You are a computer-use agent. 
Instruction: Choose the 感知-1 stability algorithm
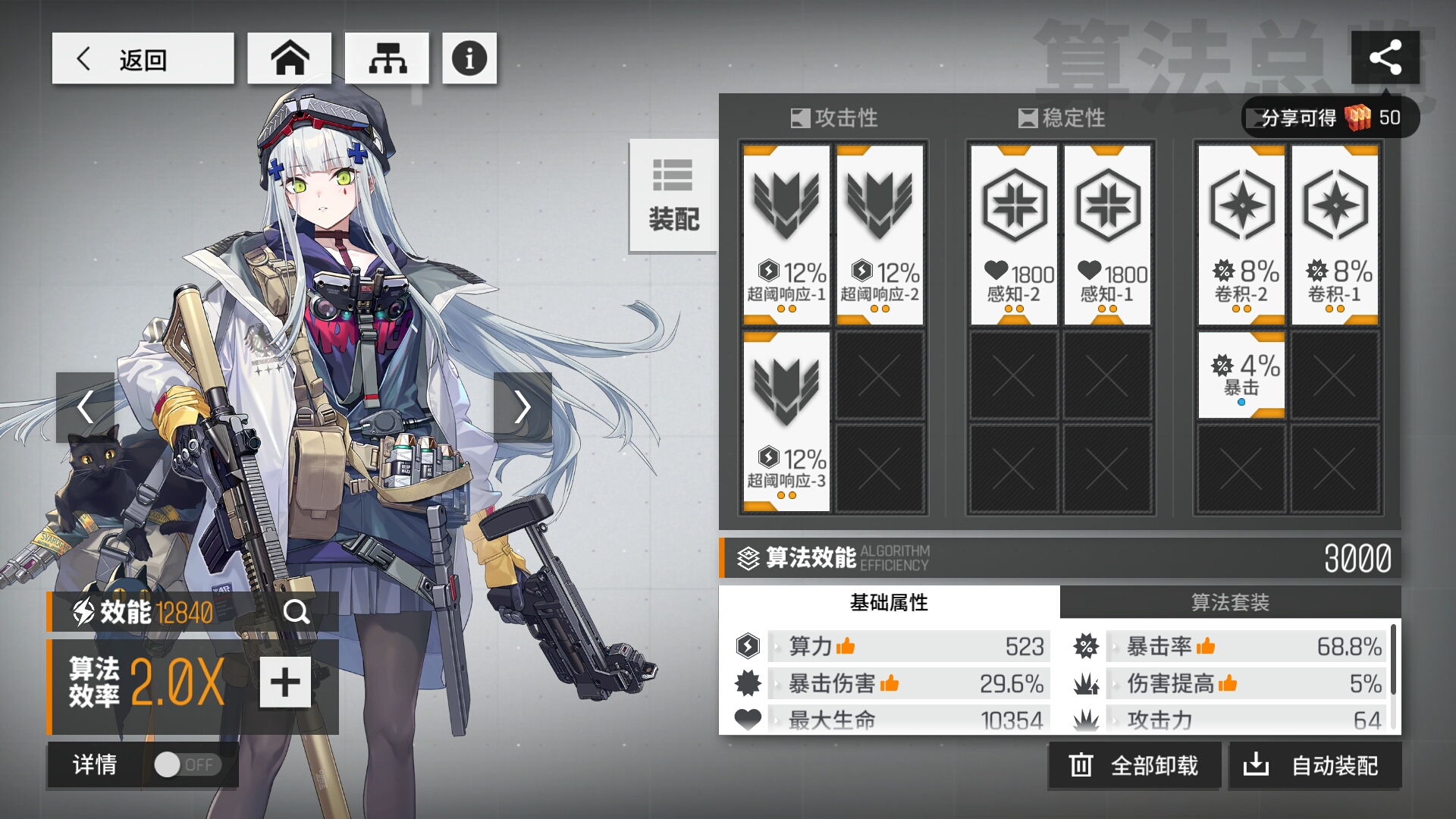(1107, 235)
